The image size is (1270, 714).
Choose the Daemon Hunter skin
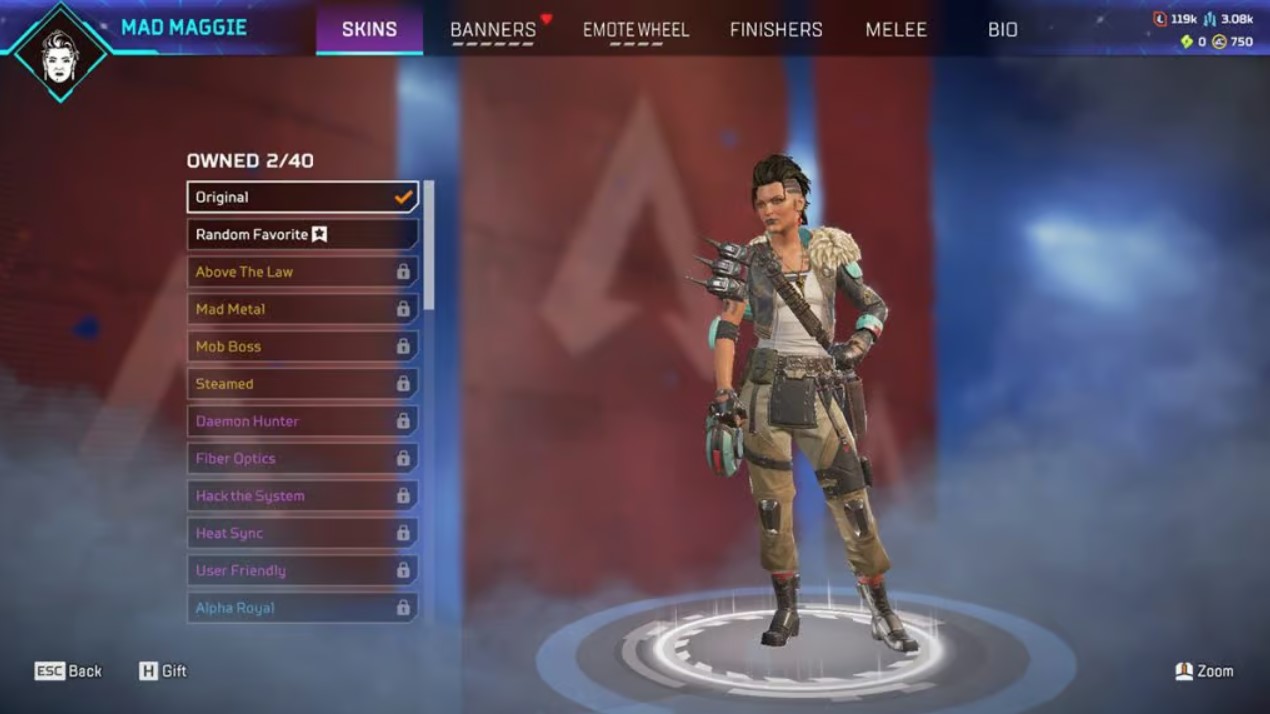click(302, 421)
